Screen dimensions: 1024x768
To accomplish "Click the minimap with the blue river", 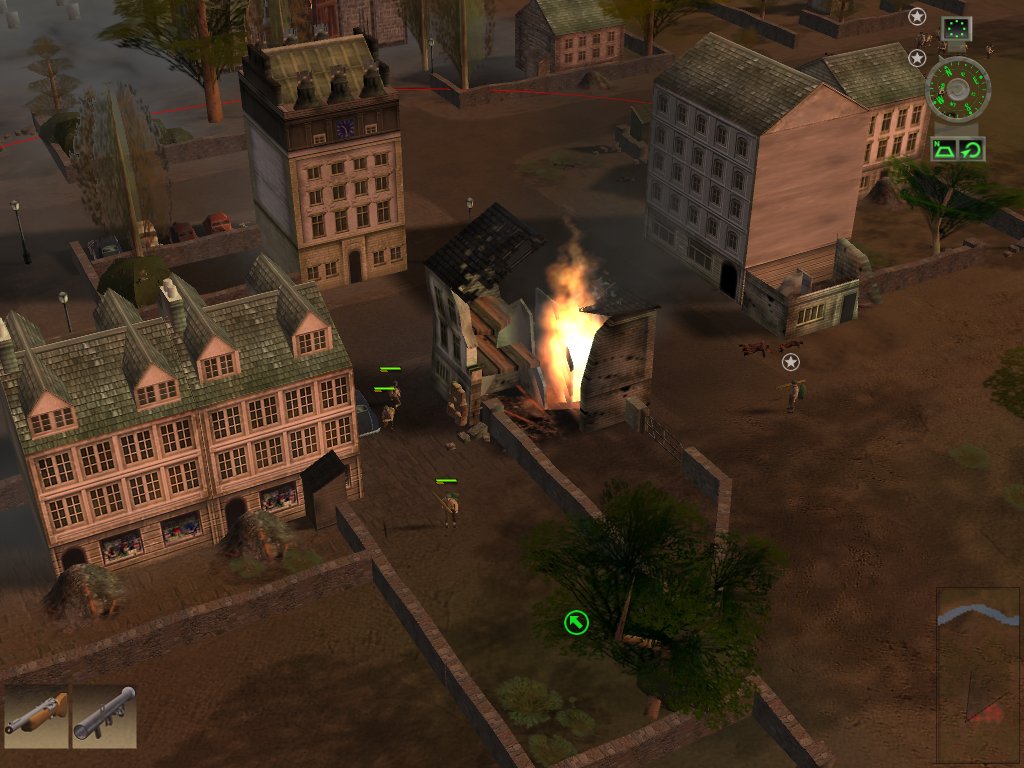I will [x=978, y=675].
